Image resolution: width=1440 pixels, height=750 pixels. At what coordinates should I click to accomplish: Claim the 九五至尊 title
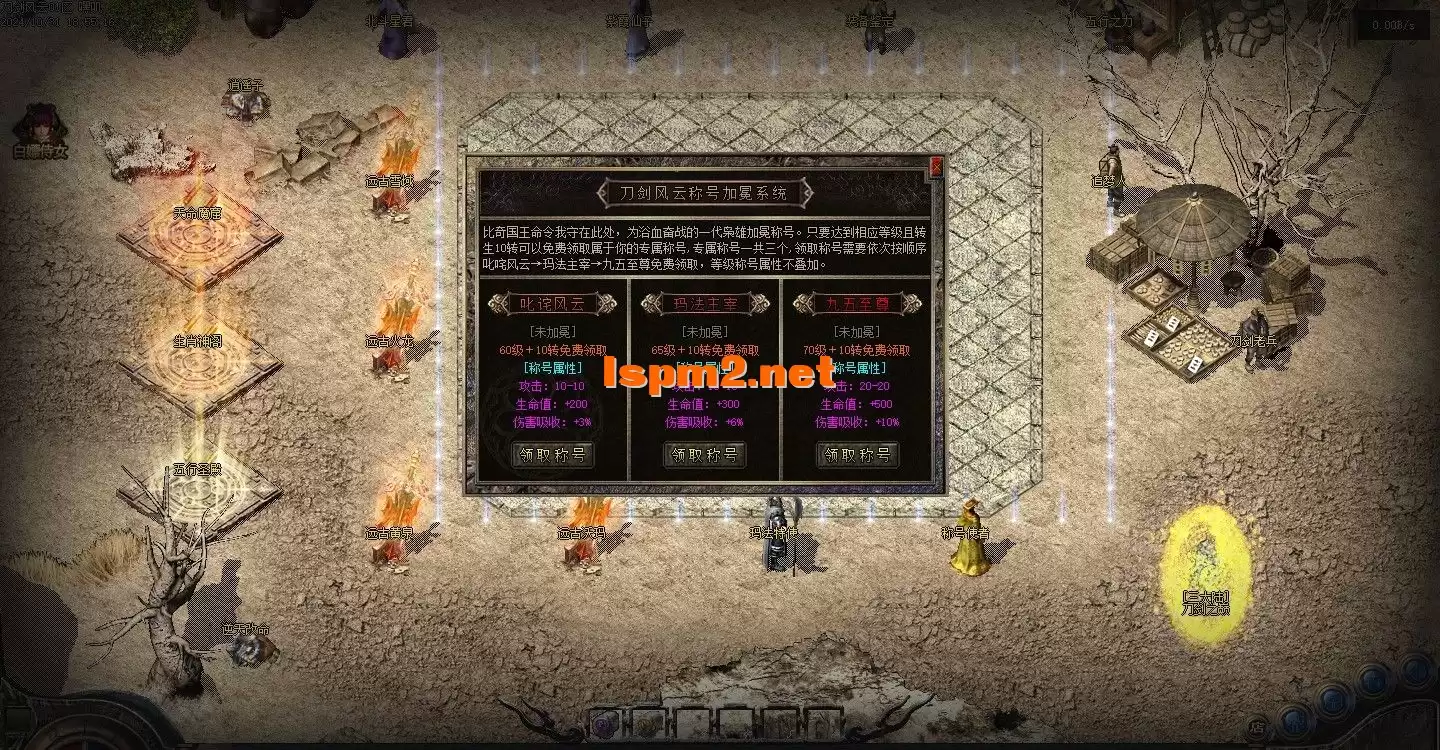point(857,455)
